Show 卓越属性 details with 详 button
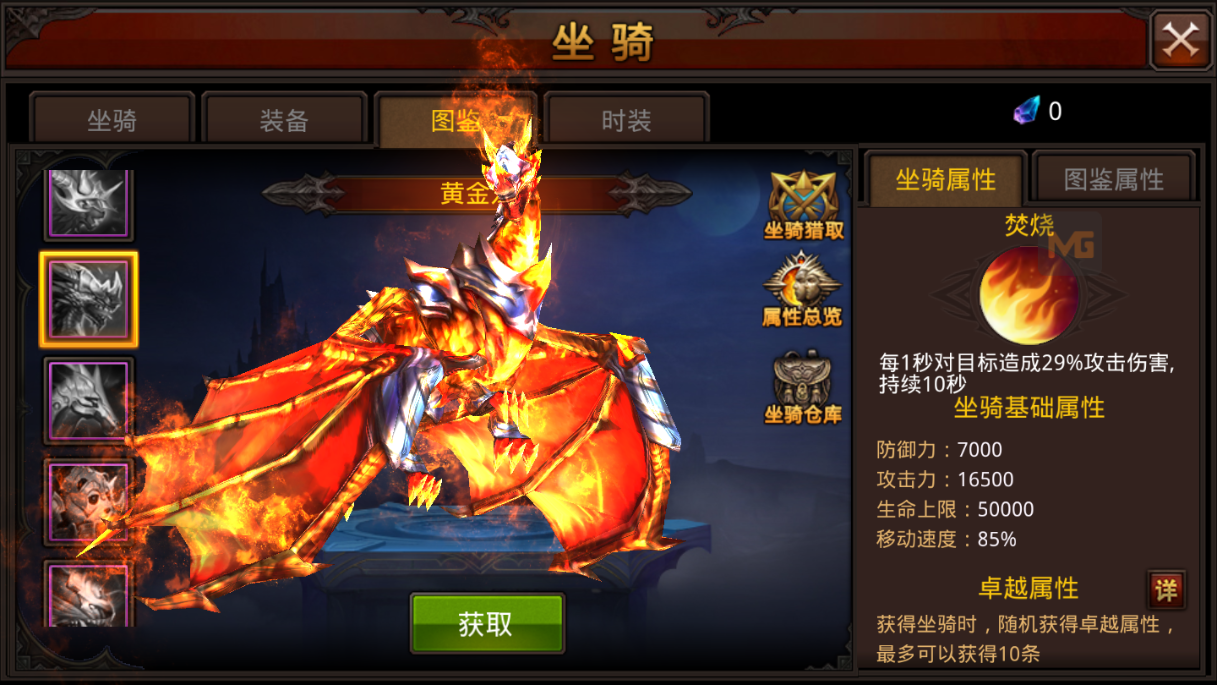 pyautogui.click(x=1166, y=590)
